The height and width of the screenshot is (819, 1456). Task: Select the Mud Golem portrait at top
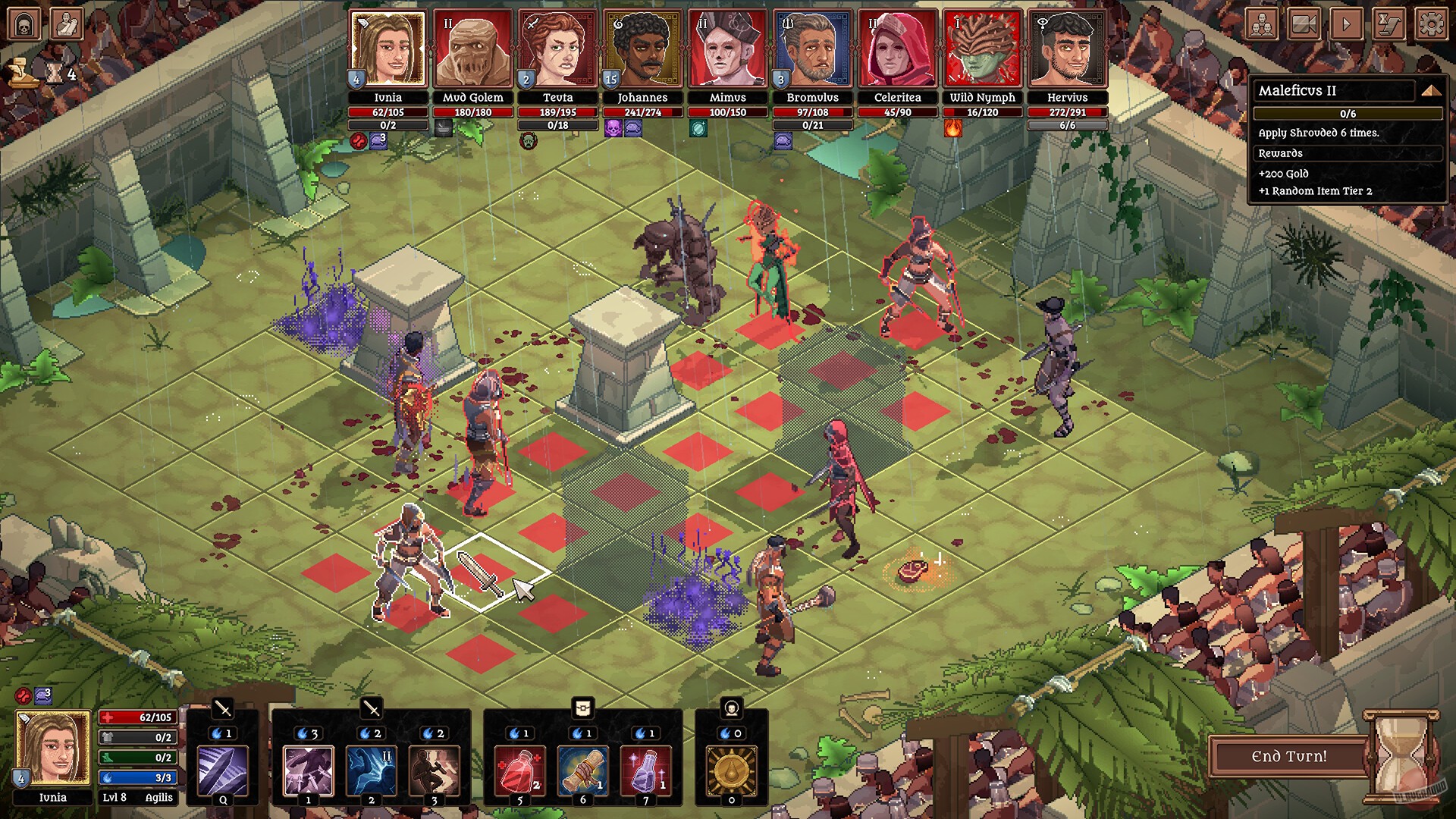click(x=473, y=47)
